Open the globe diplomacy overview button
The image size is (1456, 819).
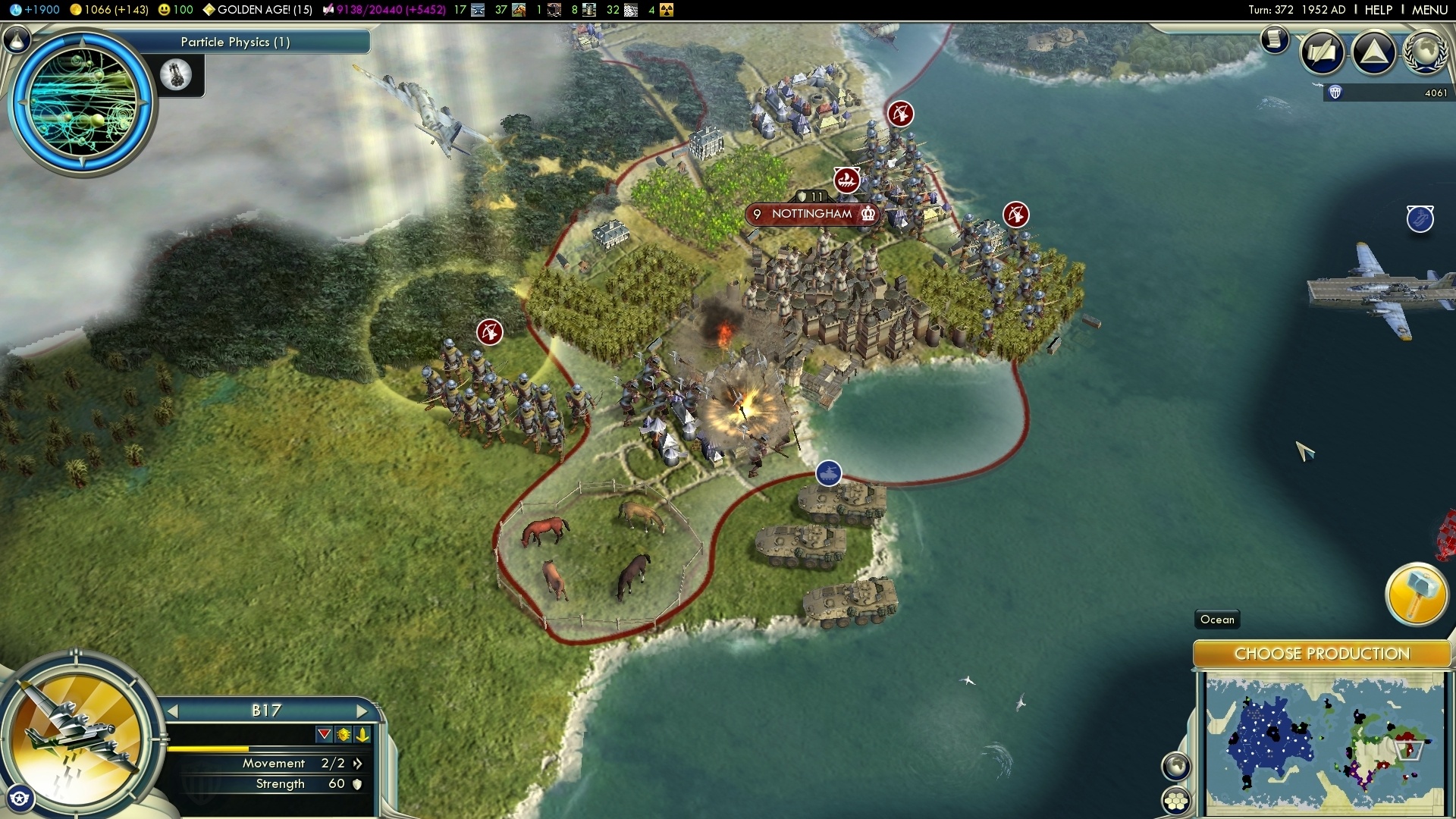pyautogui.click(x=1425, y=52)
